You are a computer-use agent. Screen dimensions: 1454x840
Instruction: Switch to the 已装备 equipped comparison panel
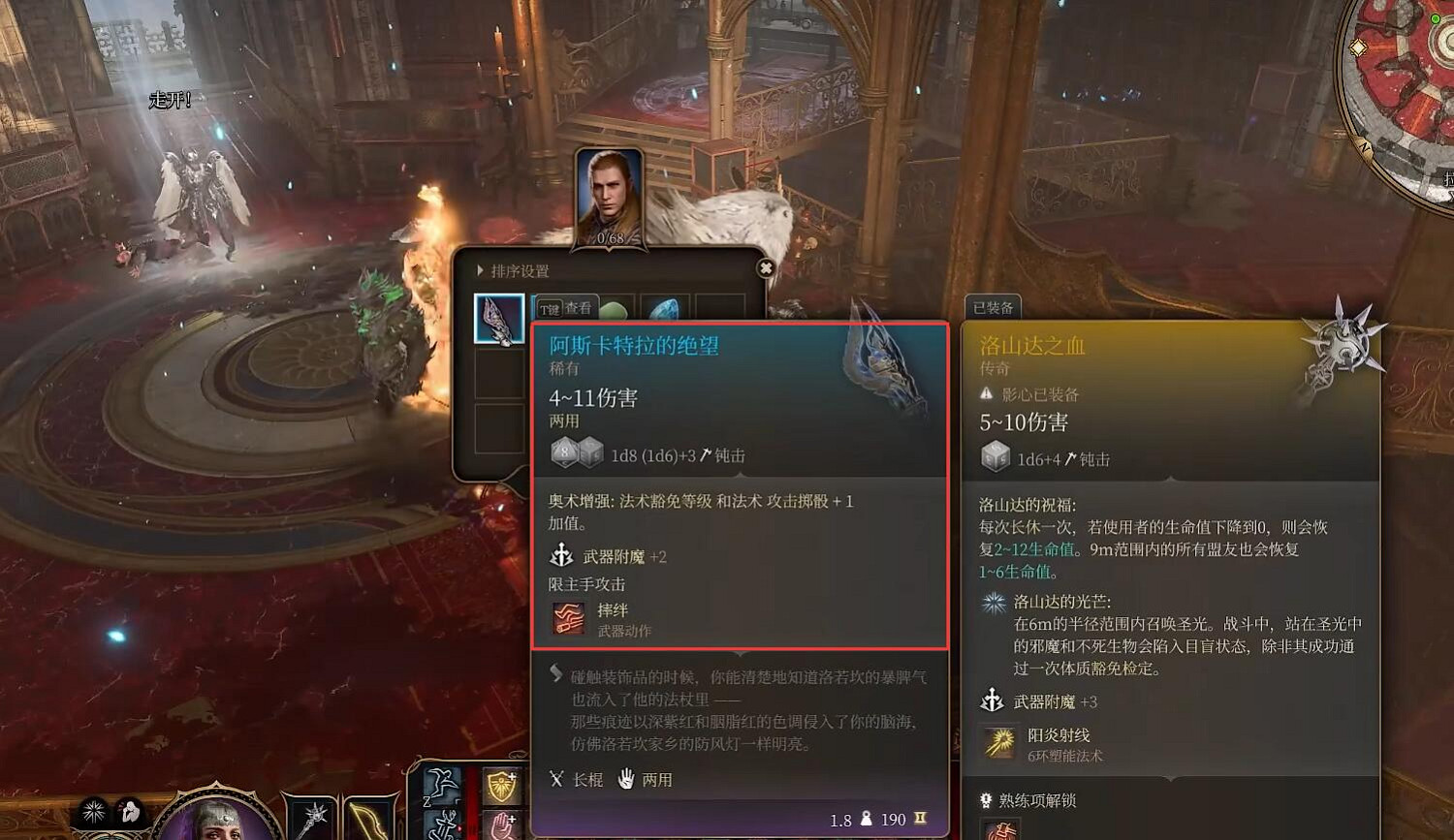pyautogui.click(x=992, y=308)
